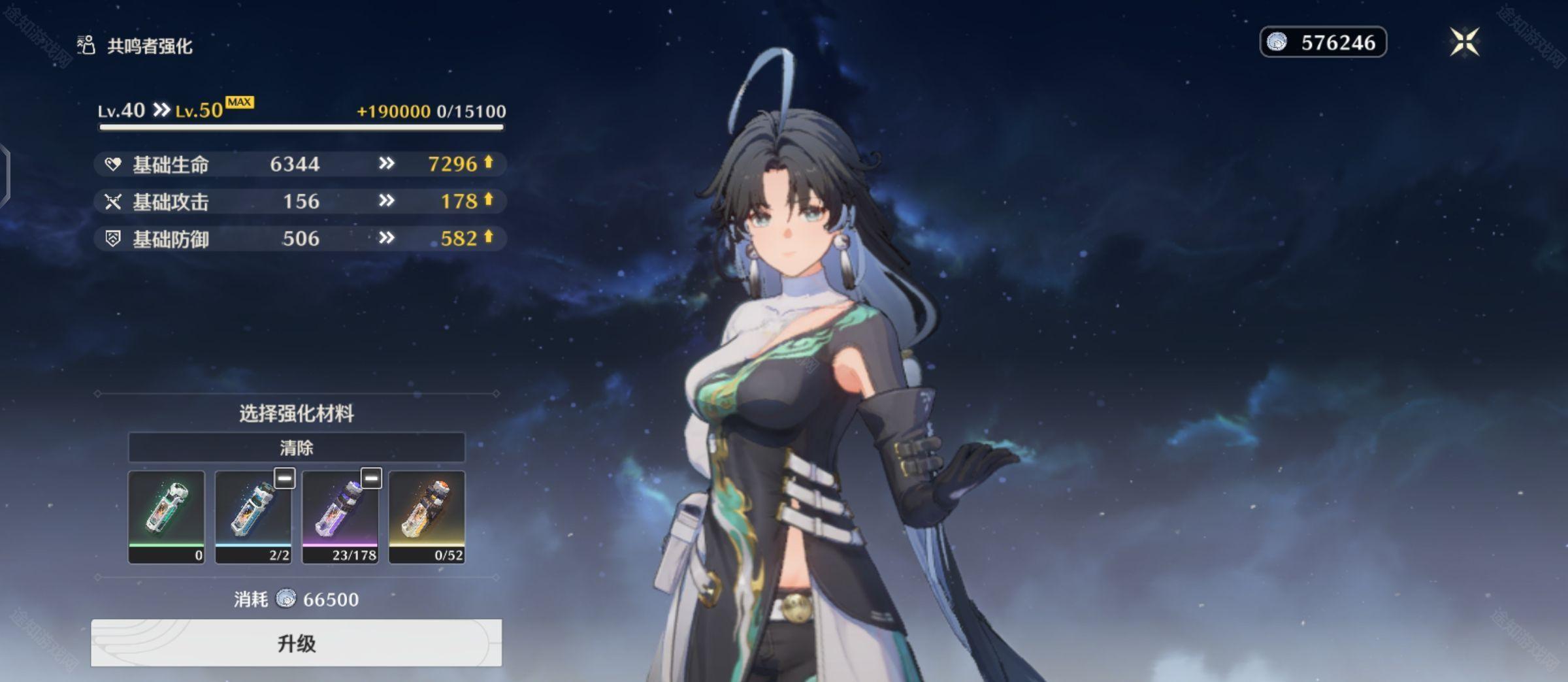The height and width of the screenshot is (682, 1568).
Task: Open the shell credit currency counter
Action: (1322, 42)
